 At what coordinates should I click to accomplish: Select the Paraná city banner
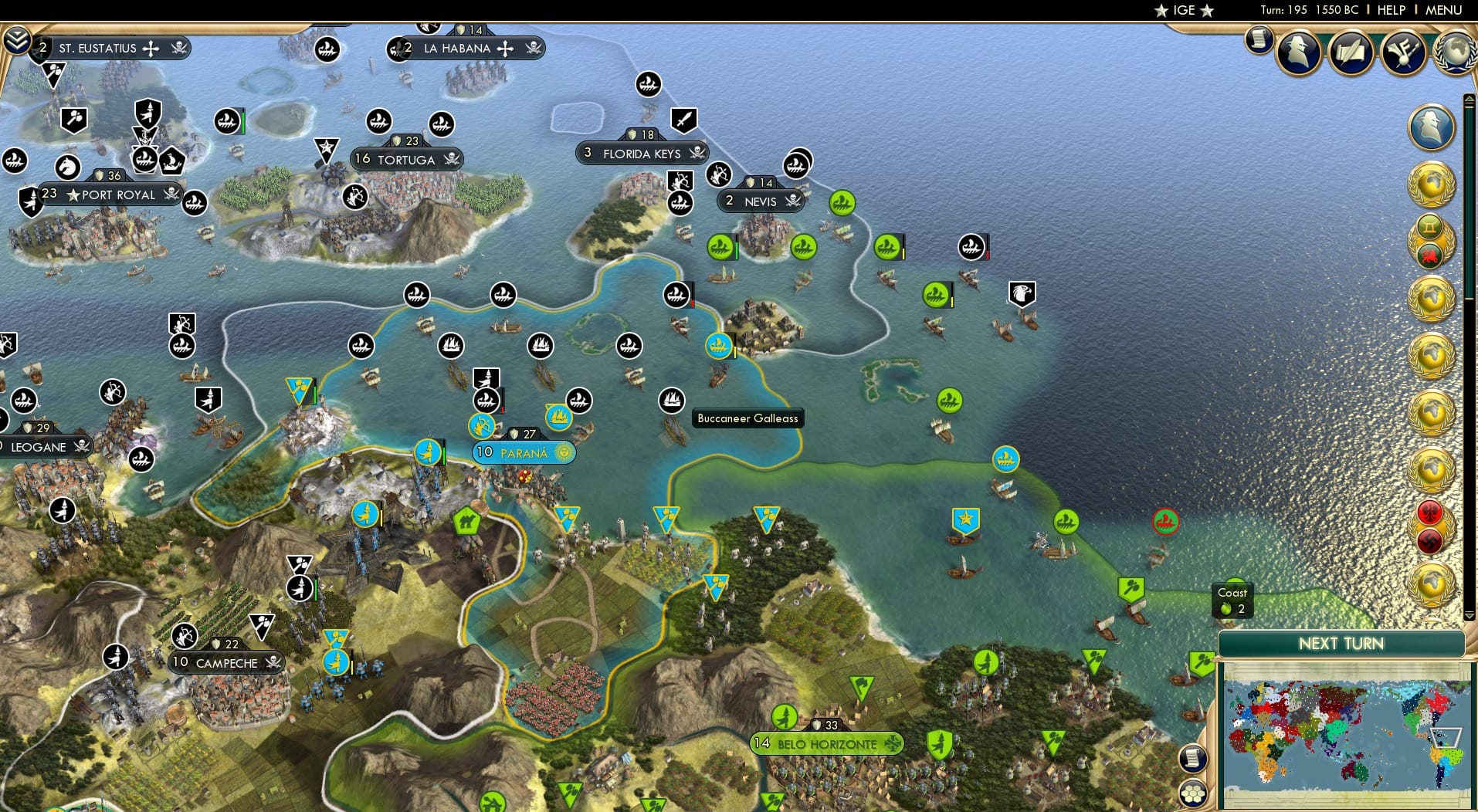[x=524, y=453]
